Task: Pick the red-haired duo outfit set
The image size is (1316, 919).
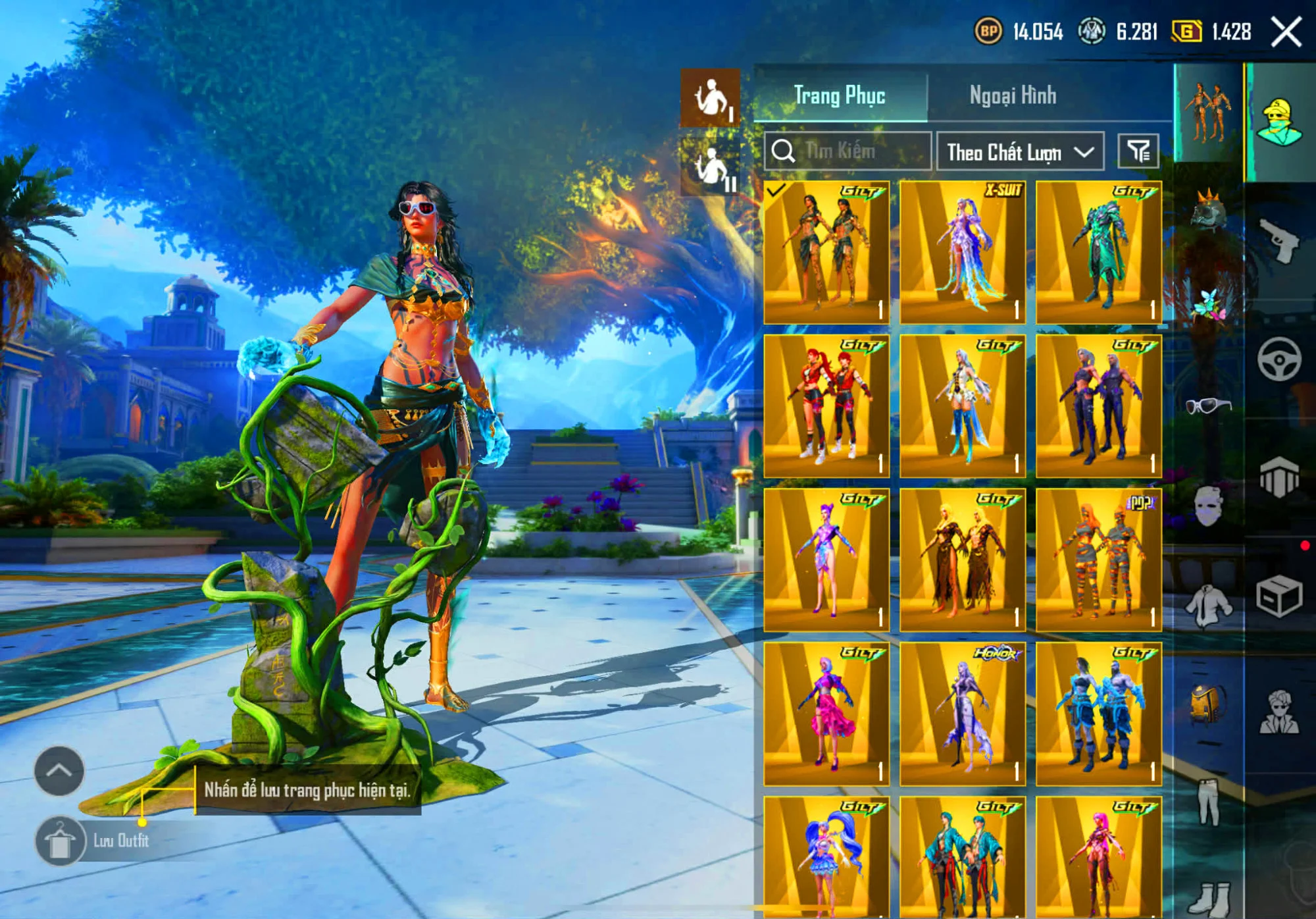Action: pos(826,406)
